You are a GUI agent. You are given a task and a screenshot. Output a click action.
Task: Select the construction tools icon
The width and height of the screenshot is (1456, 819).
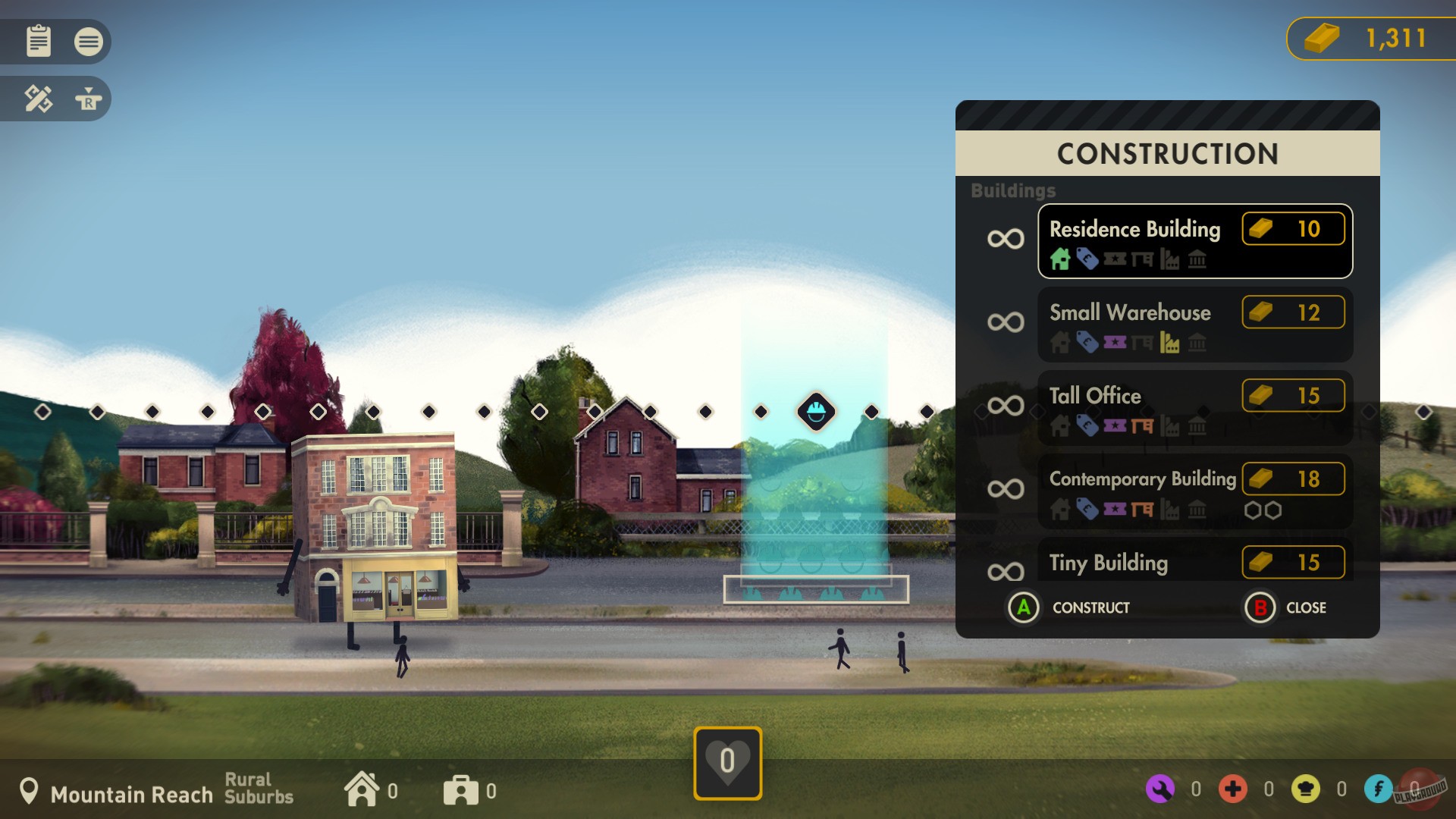(38, 99)
